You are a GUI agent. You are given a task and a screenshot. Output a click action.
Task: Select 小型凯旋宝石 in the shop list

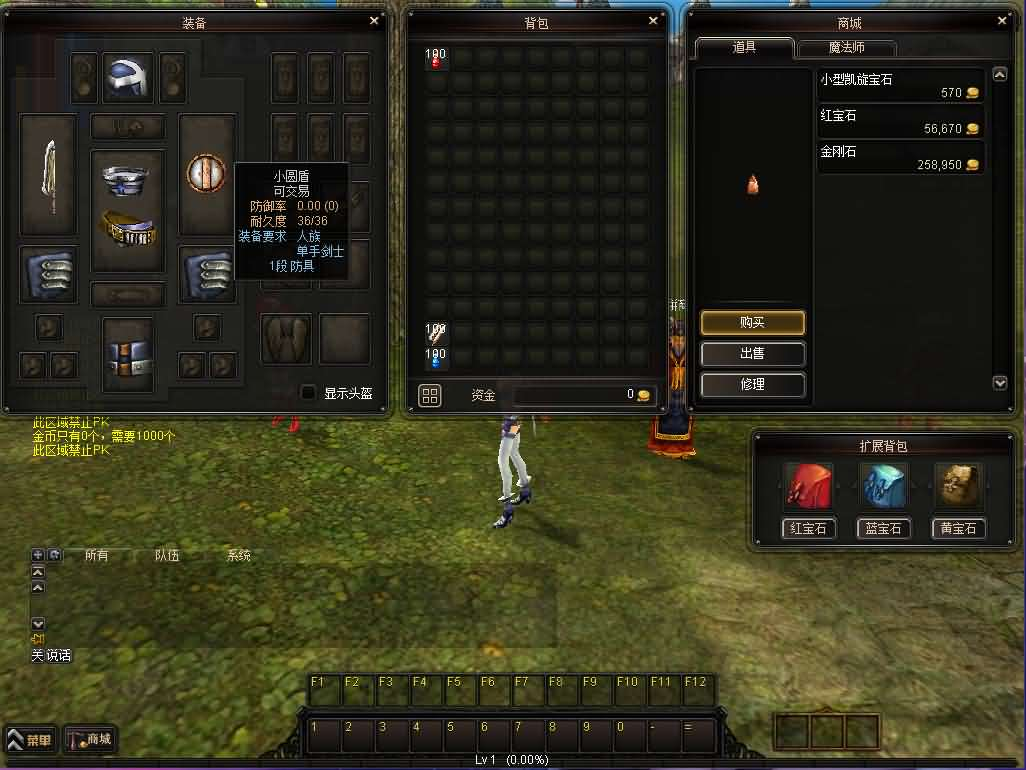pyautogui.click(x=900, y=86)
